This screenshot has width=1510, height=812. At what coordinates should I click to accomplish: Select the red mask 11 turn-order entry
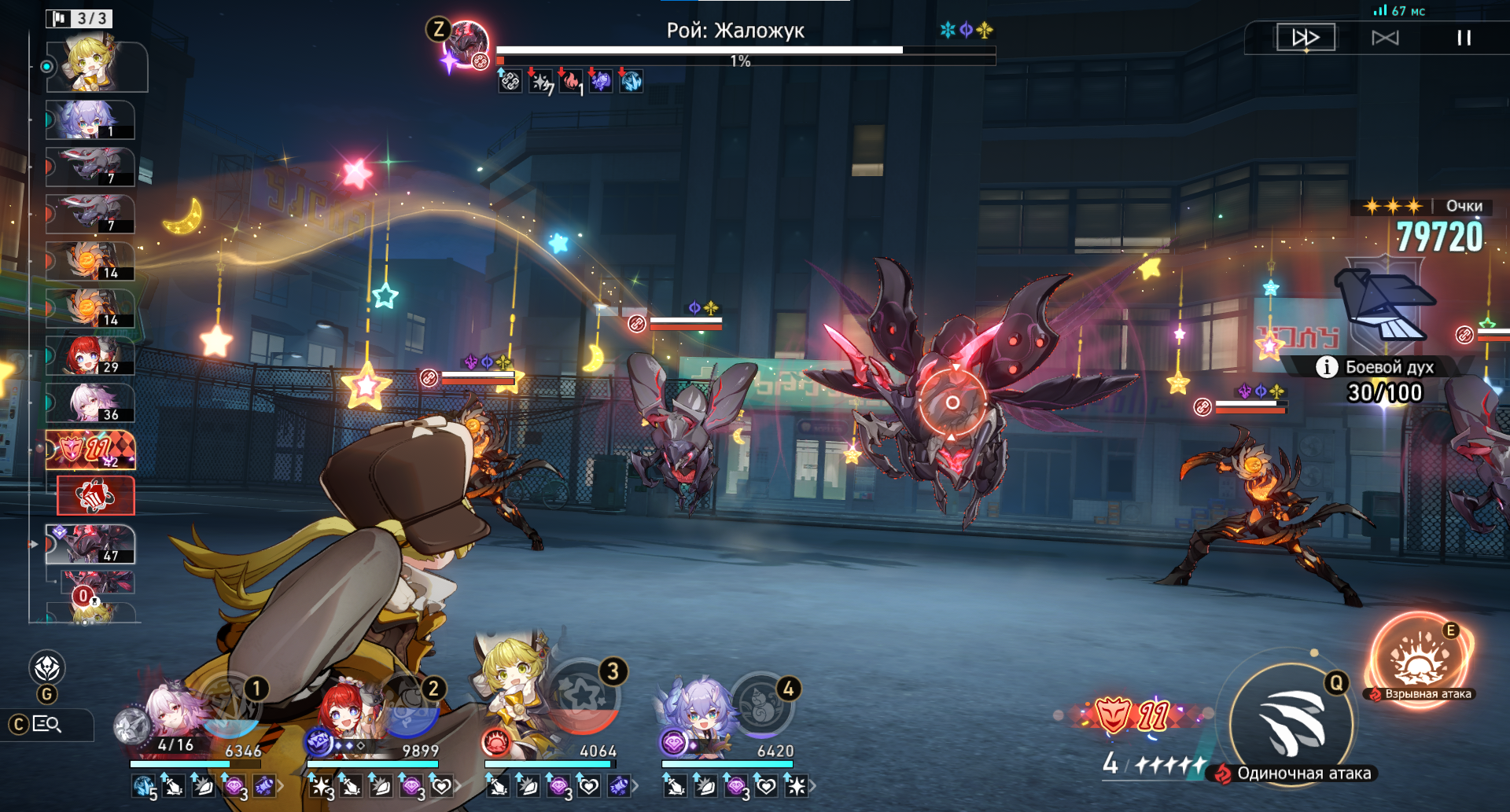click(90, 450)
